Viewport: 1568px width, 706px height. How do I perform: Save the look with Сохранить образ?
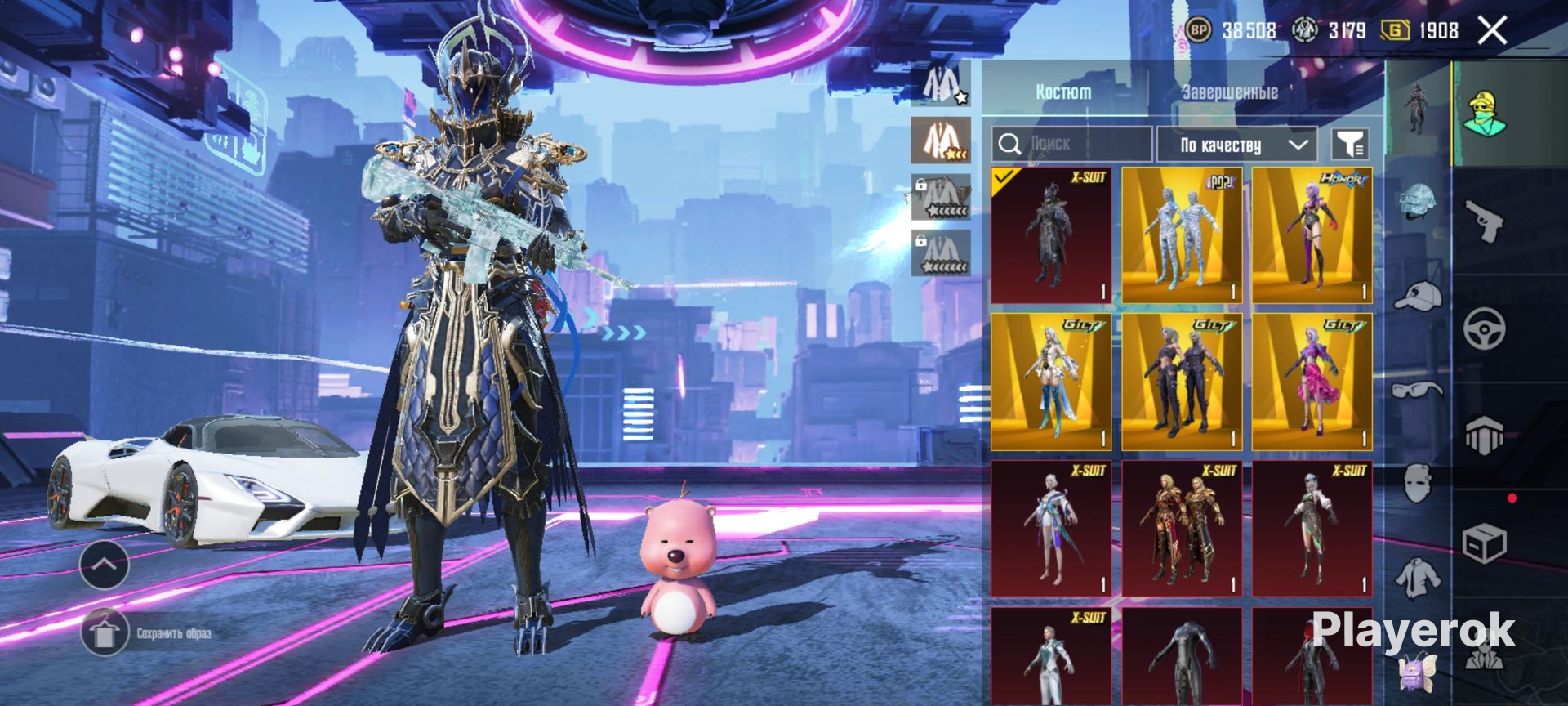pos(105,633)
